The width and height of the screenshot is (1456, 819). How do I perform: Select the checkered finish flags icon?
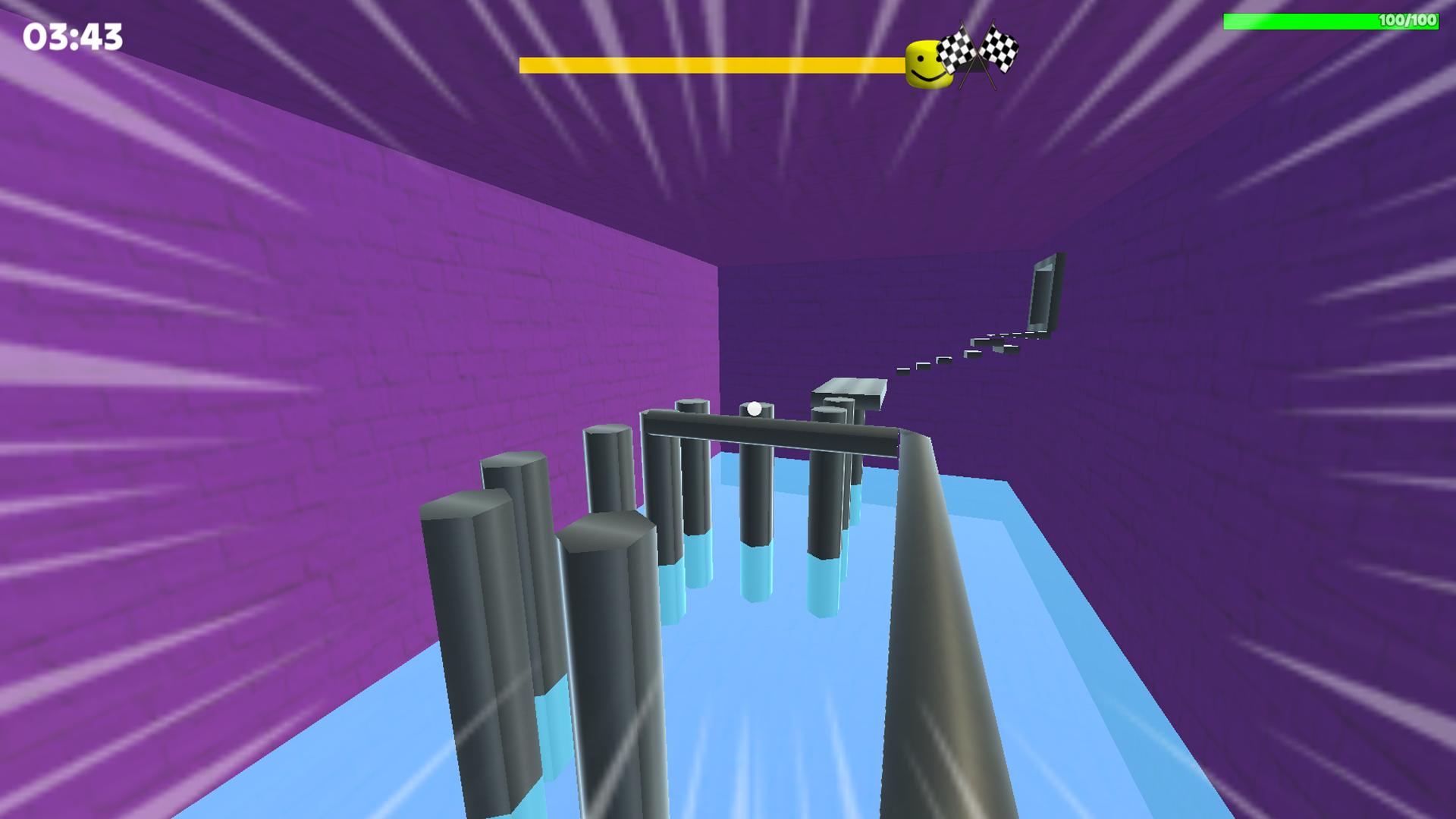point(978,53)
